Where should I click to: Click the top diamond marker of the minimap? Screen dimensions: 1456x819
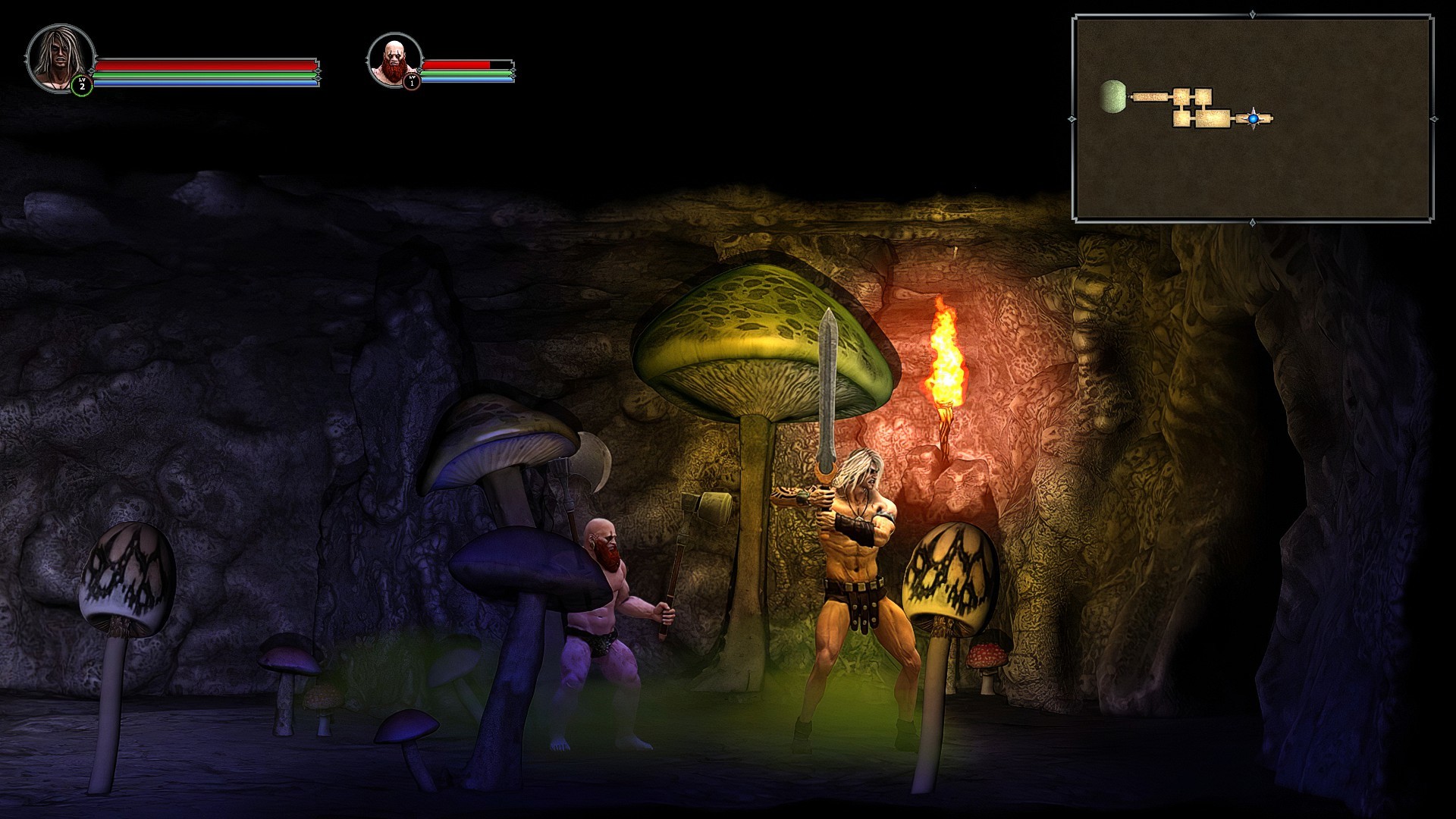[1253, 14]
